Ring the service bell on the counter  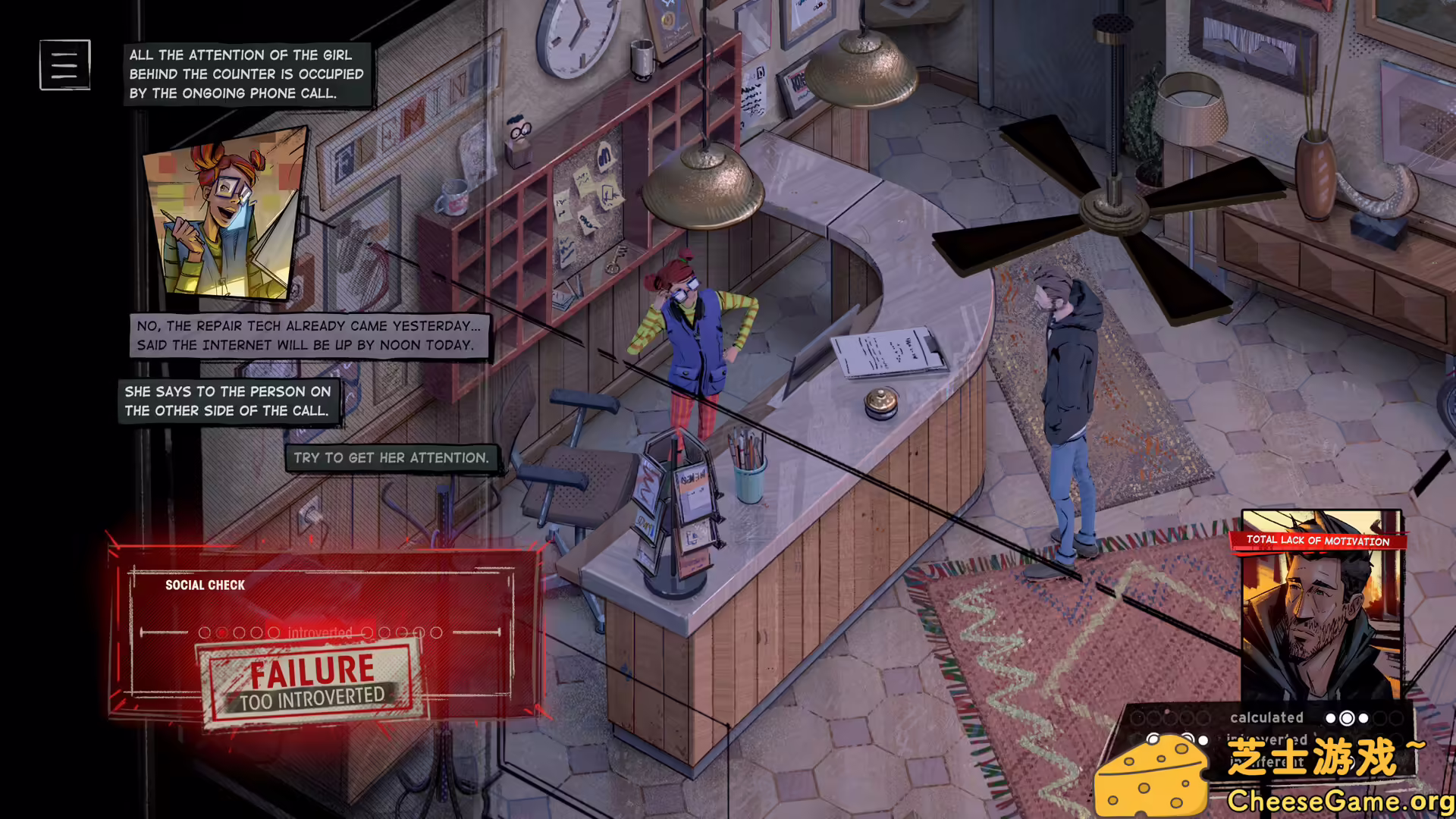[x=880, y=400]
